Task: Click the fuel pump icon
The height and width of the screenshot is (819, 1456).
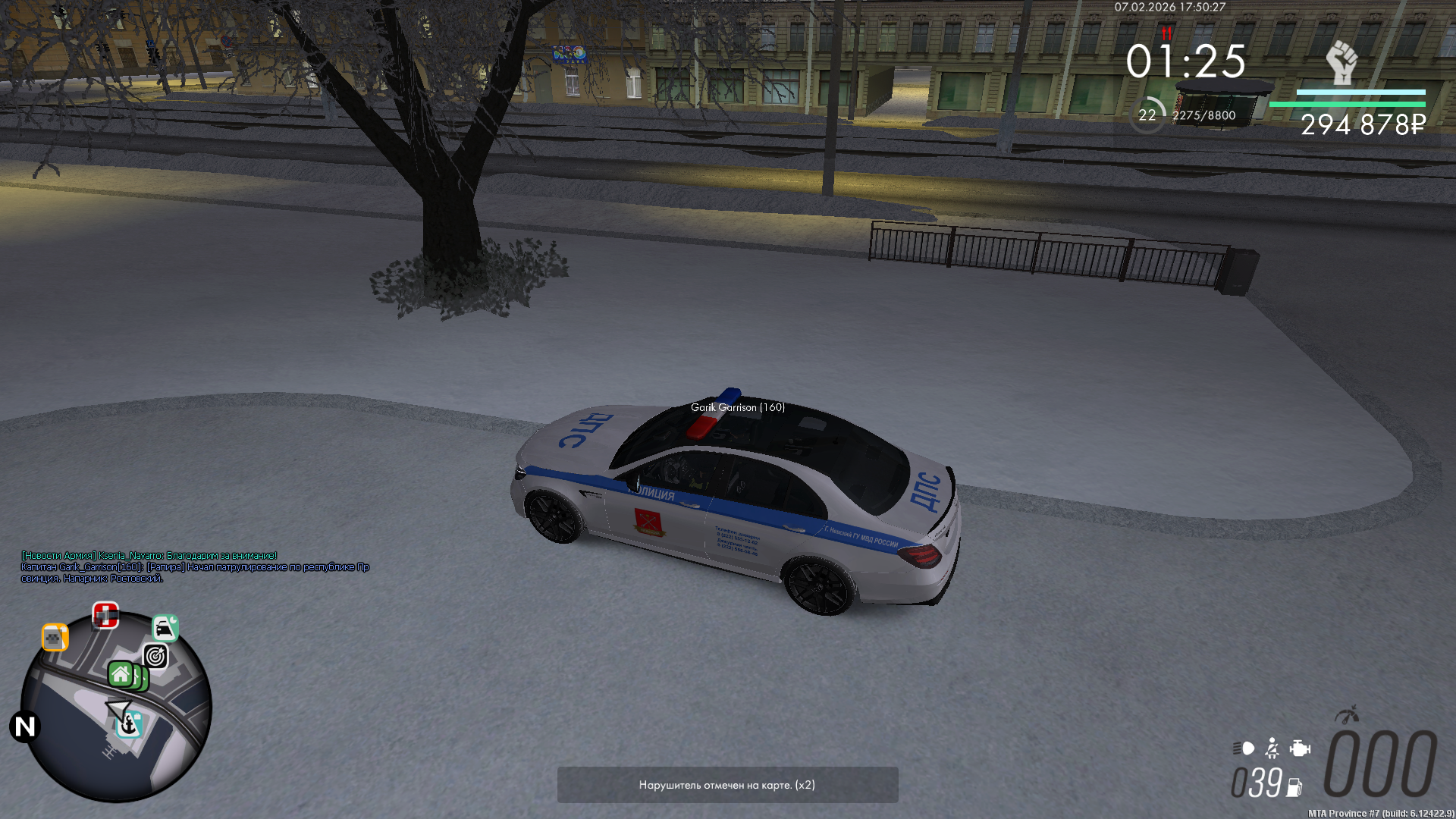Action: (x=1294, y=788)
